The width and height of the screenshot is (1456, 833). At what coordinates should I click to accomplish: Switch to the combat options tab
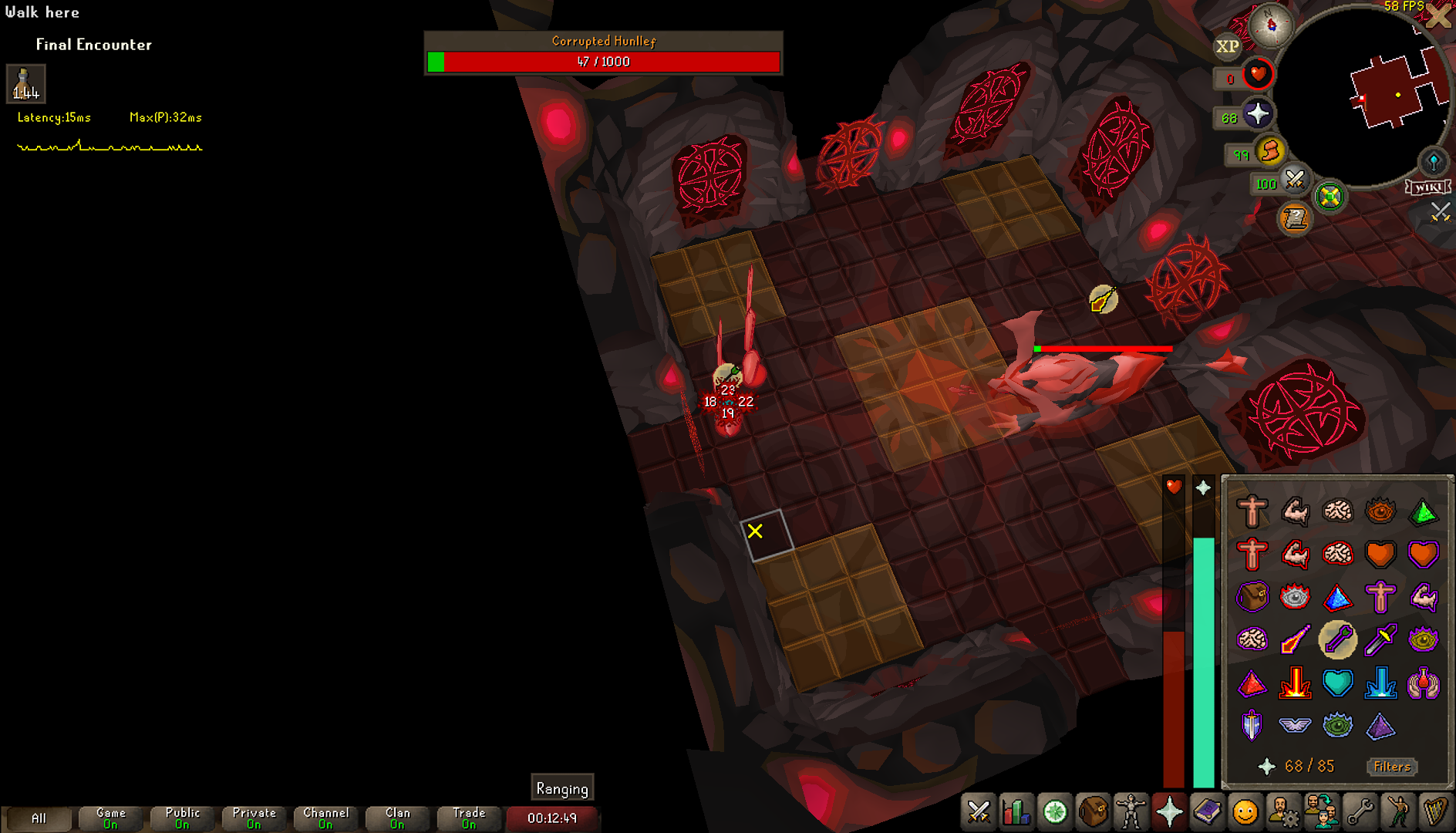click(979, 812)
